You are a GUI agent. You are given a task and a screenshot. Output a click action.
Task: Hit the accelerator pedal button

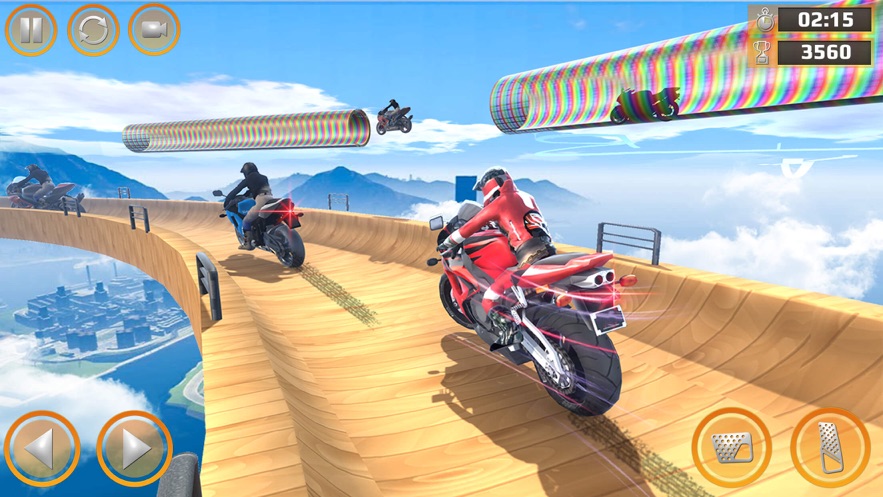tap(830, 447)
